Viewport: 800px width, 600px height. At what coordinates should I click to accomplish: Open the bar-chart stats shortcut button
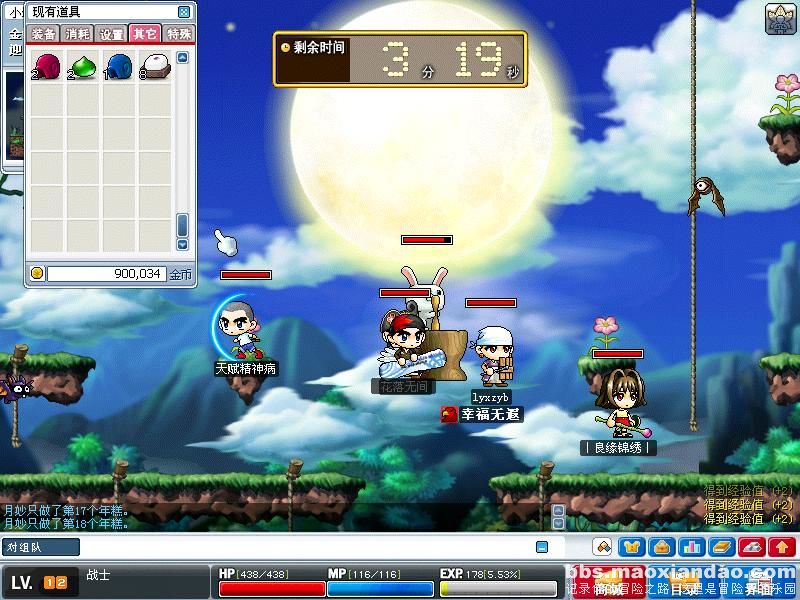692,547
